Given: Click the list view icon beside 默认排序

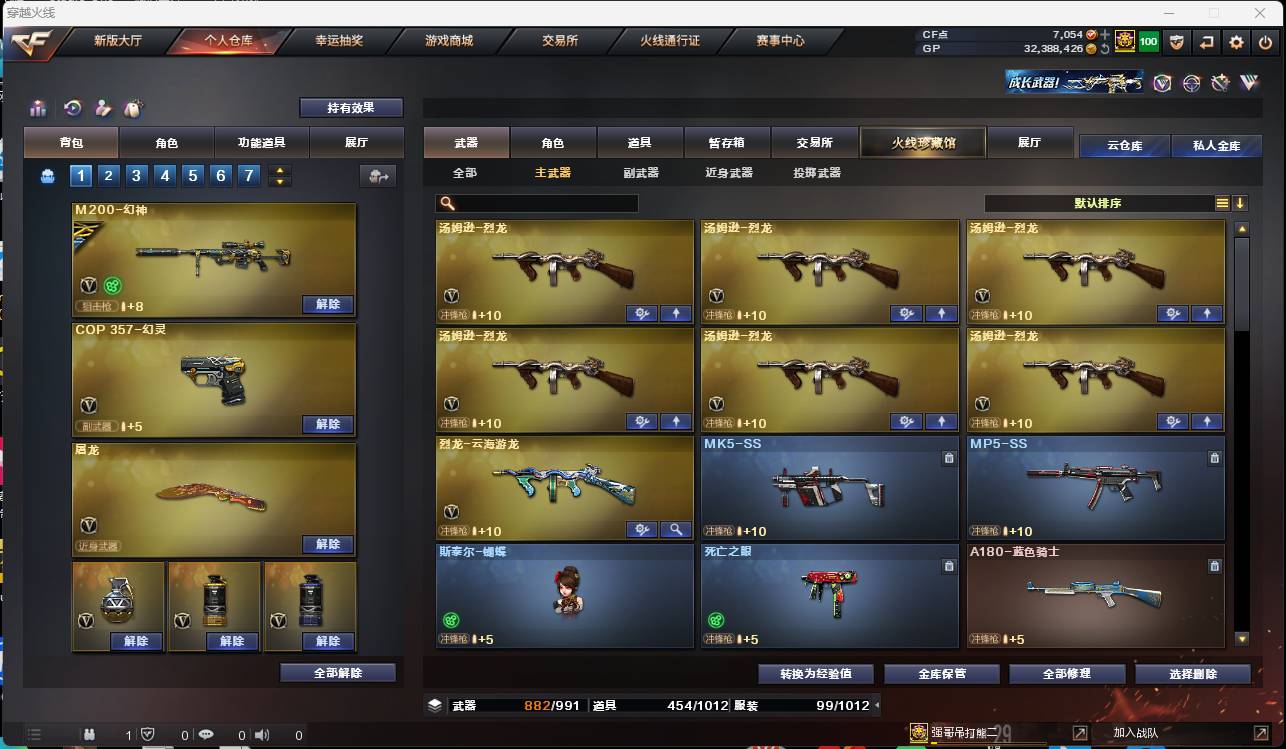Looking at the screenshot, I should click(1221, 202).
